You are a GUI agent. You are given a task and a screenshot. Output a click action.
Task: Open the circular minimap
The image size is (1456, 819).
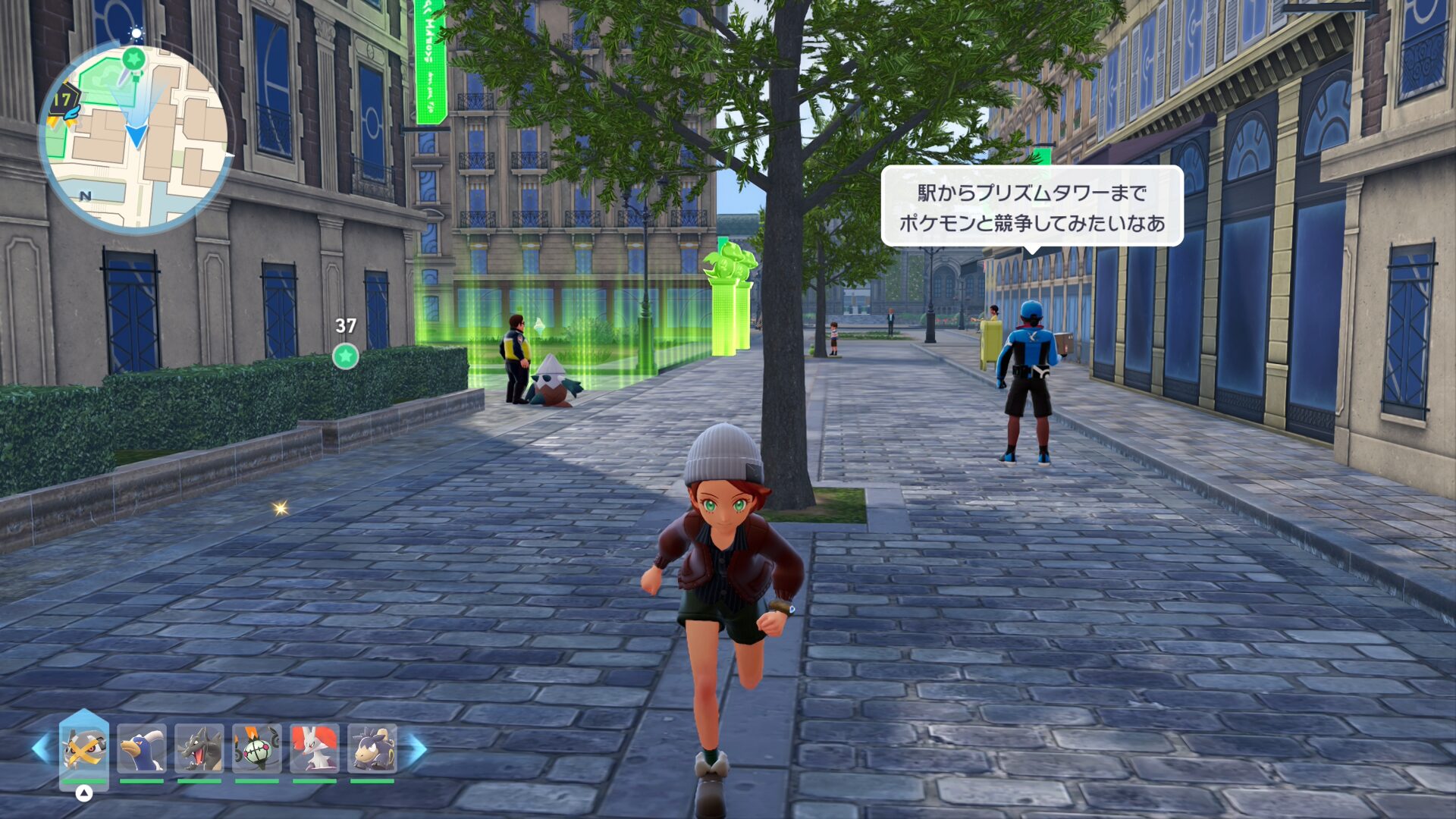pyautogui.click(x=135, y=136)
